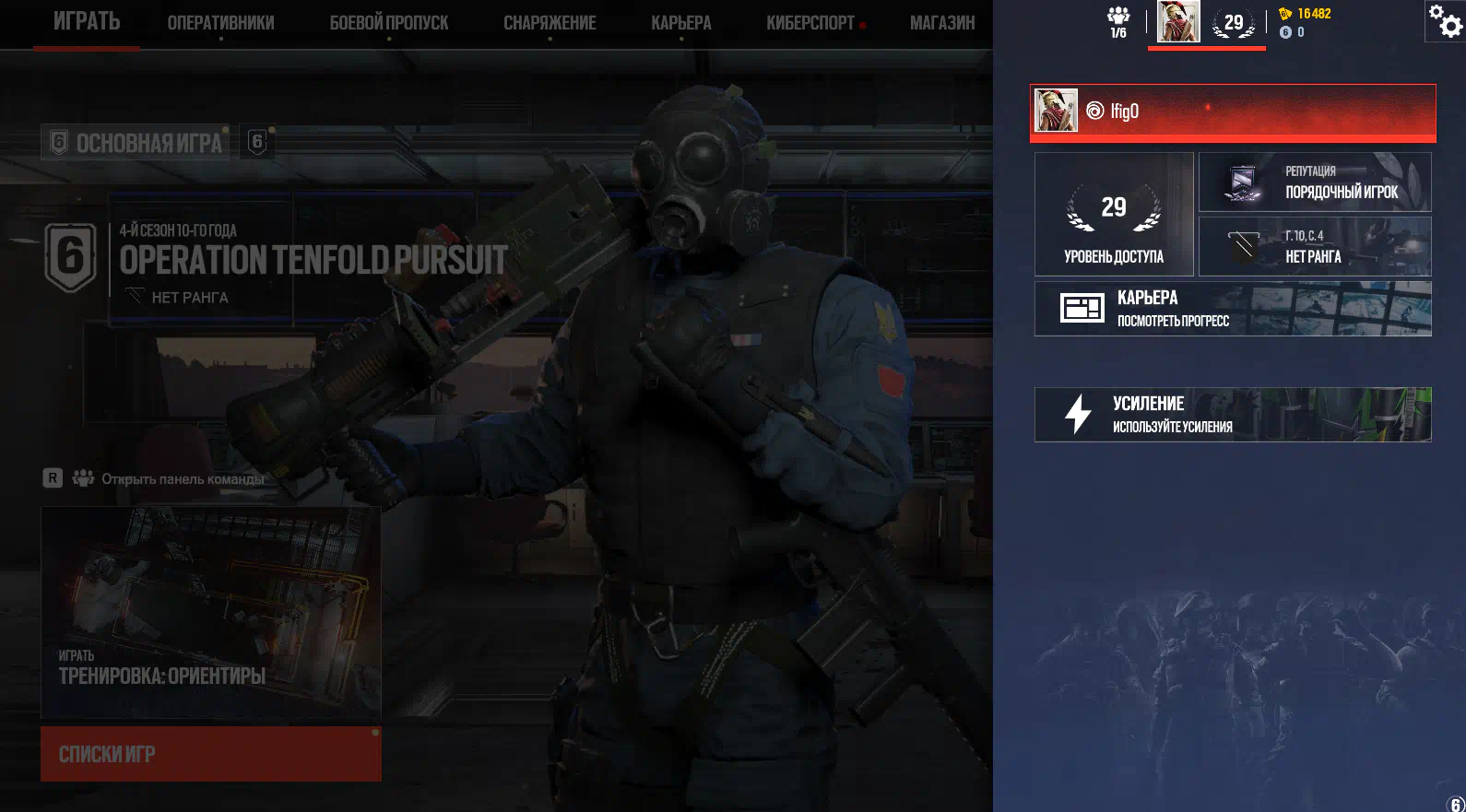
Task: Activate the УСИЛЕНИЕ boosters button
Action: 1233,415
